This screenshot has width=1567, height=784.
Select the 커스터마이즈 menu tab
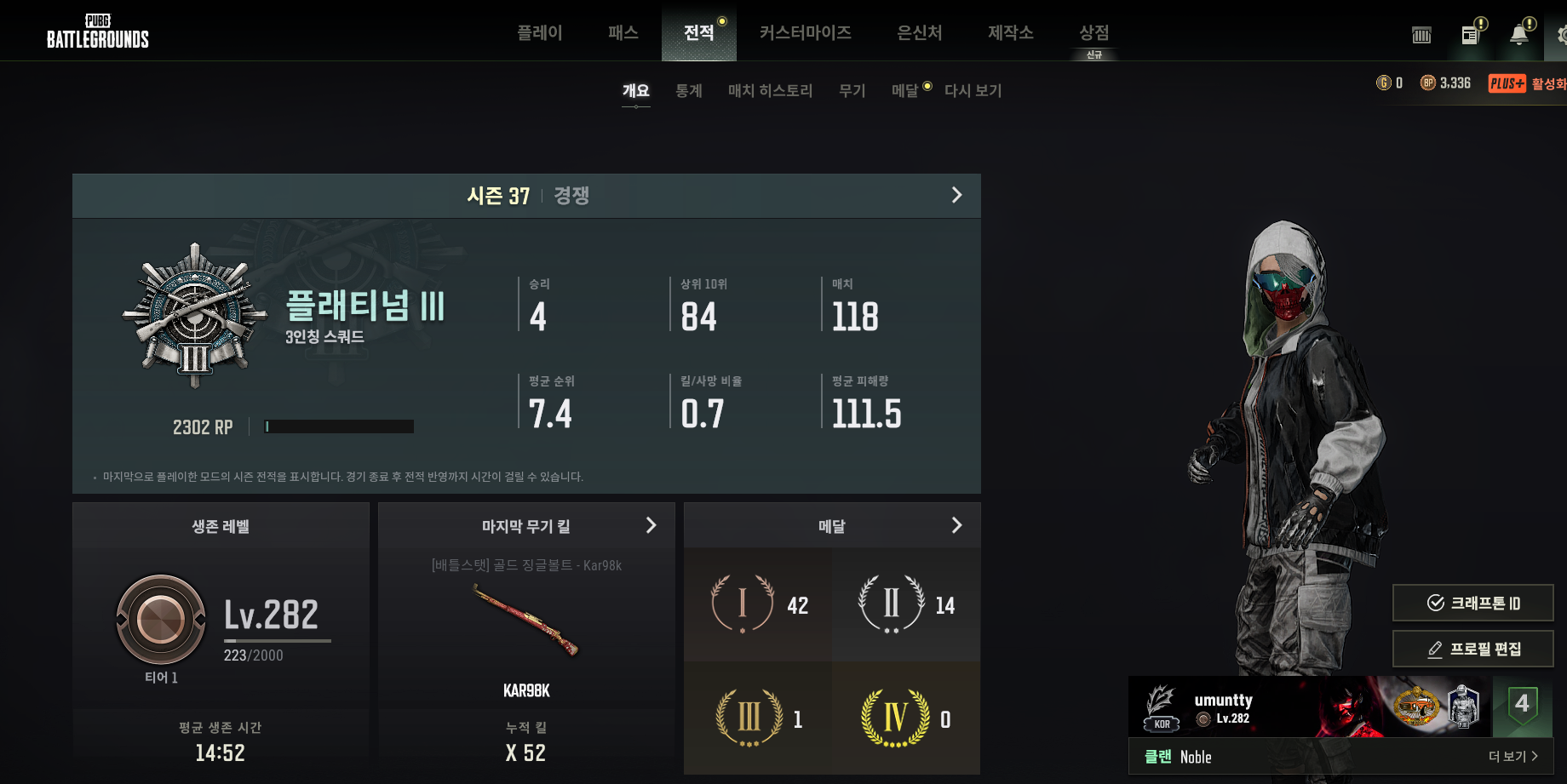[805, 32]
